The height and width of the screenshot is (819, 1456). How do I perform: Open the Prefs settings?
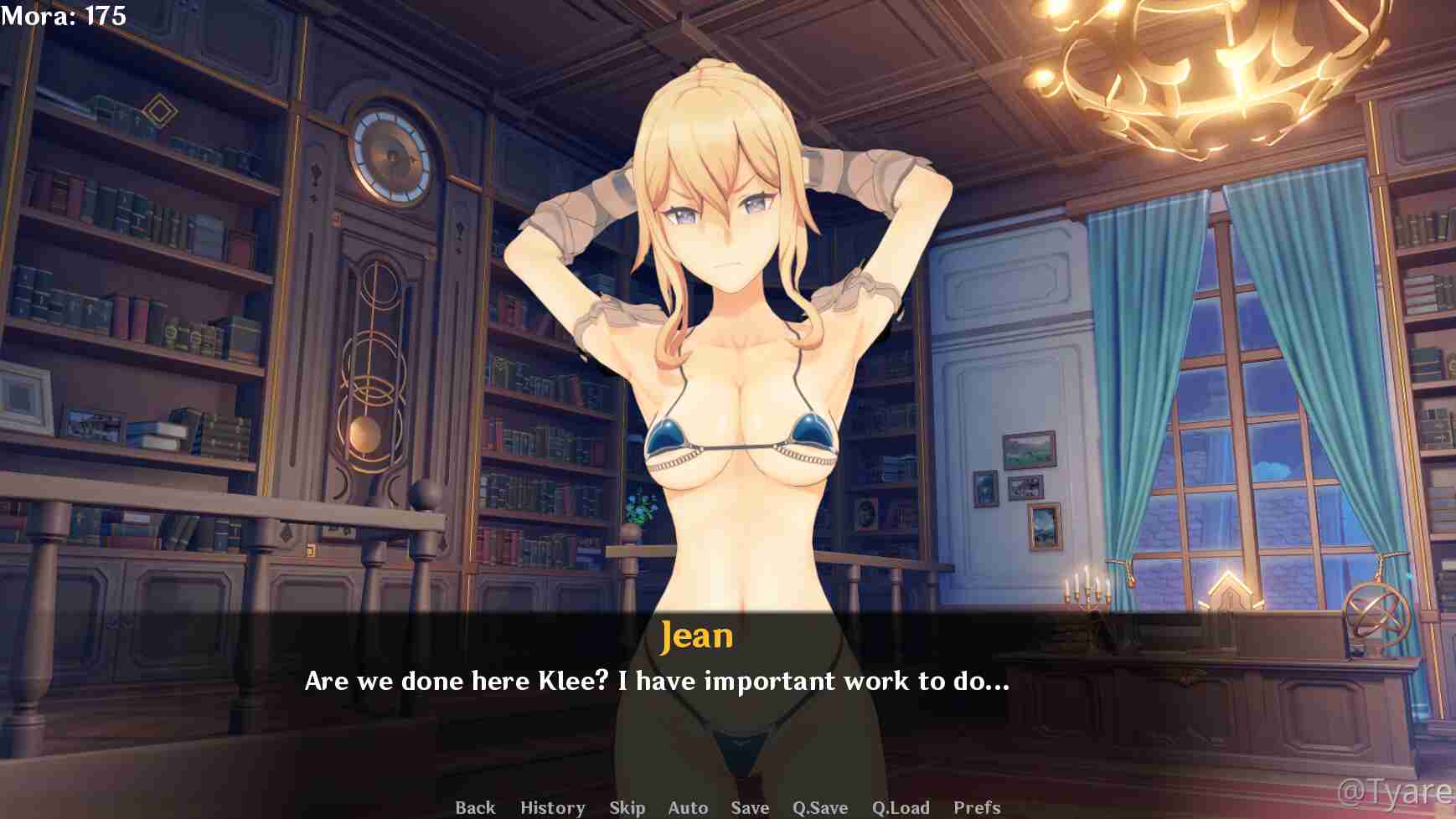click(977, 807)
